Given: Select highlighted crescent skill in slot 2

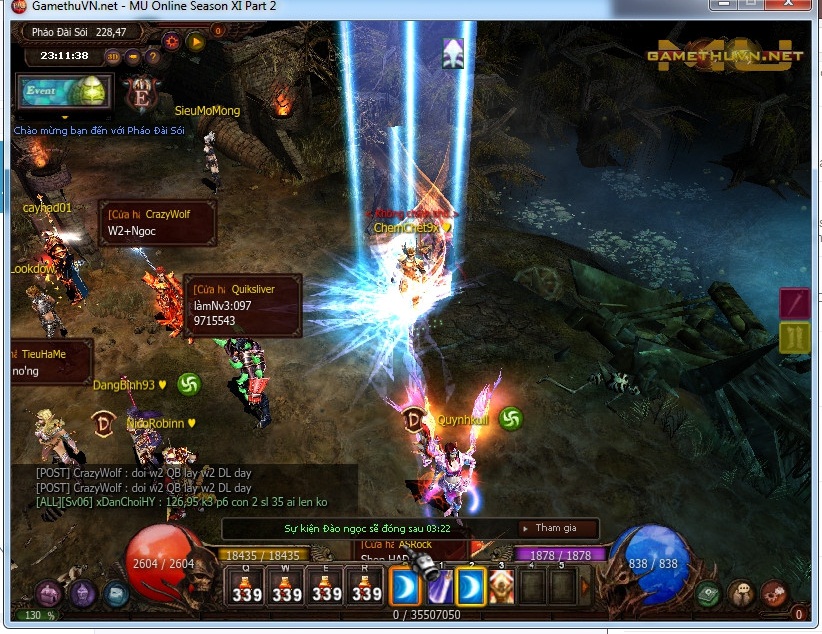Looking at the screenshot, I should click(471, 587).
